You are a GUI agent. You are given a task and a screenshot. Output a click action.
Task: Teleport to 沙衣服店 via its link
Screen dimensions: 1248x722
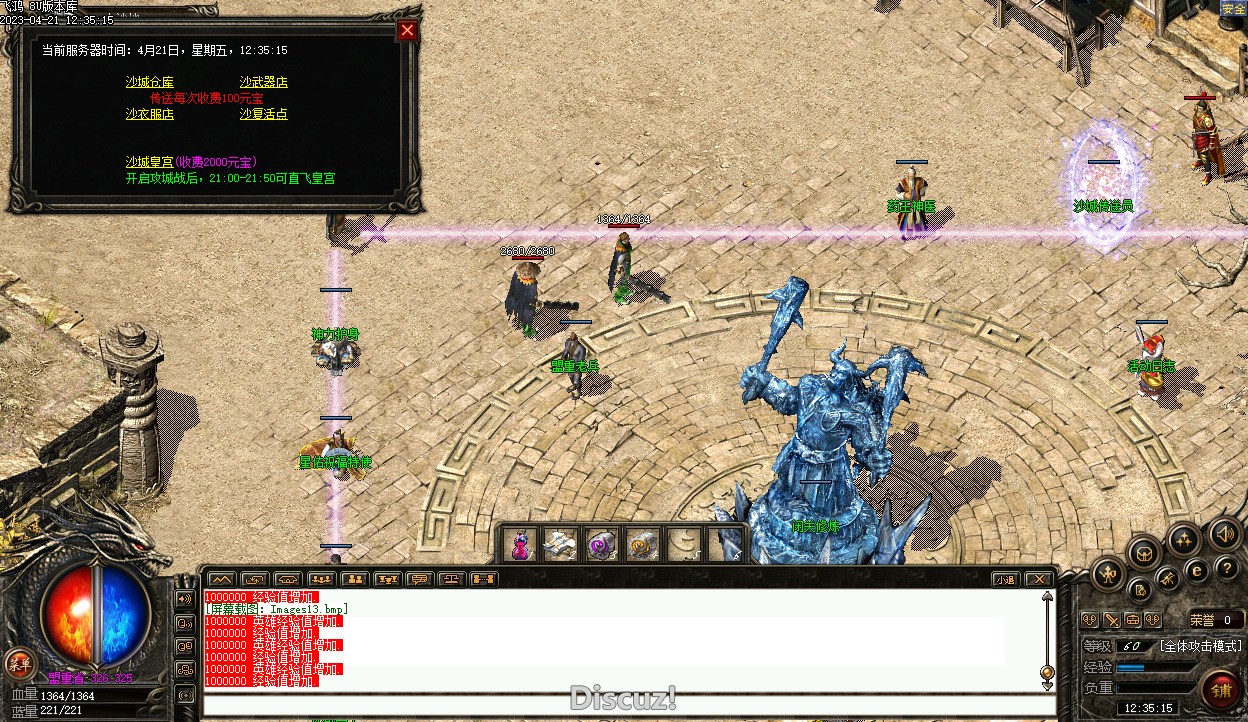click(149, 114)
